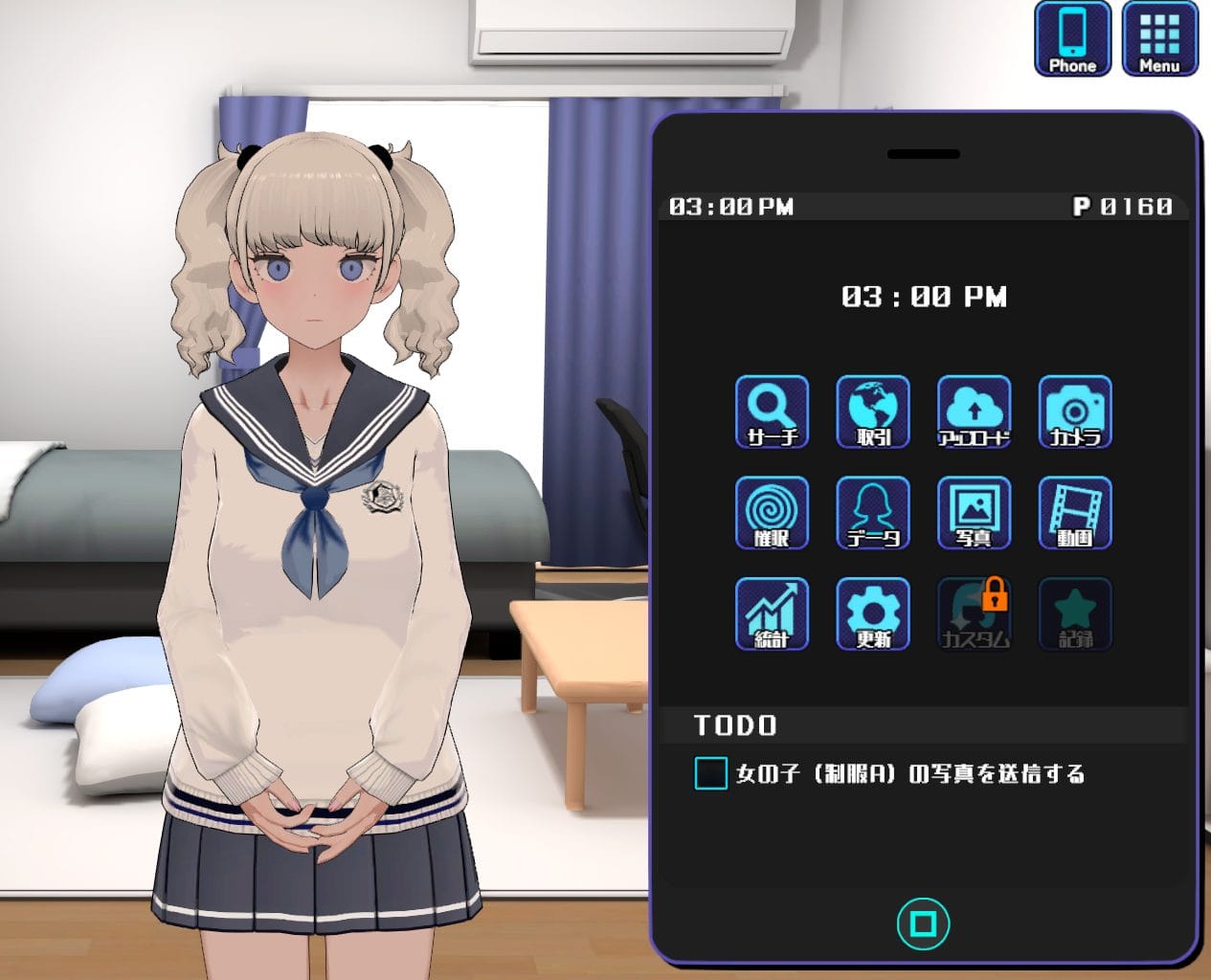This screenshot has height=980, width=1211.
Task: View the photo gallery app
Action: [x=974, y=513]
